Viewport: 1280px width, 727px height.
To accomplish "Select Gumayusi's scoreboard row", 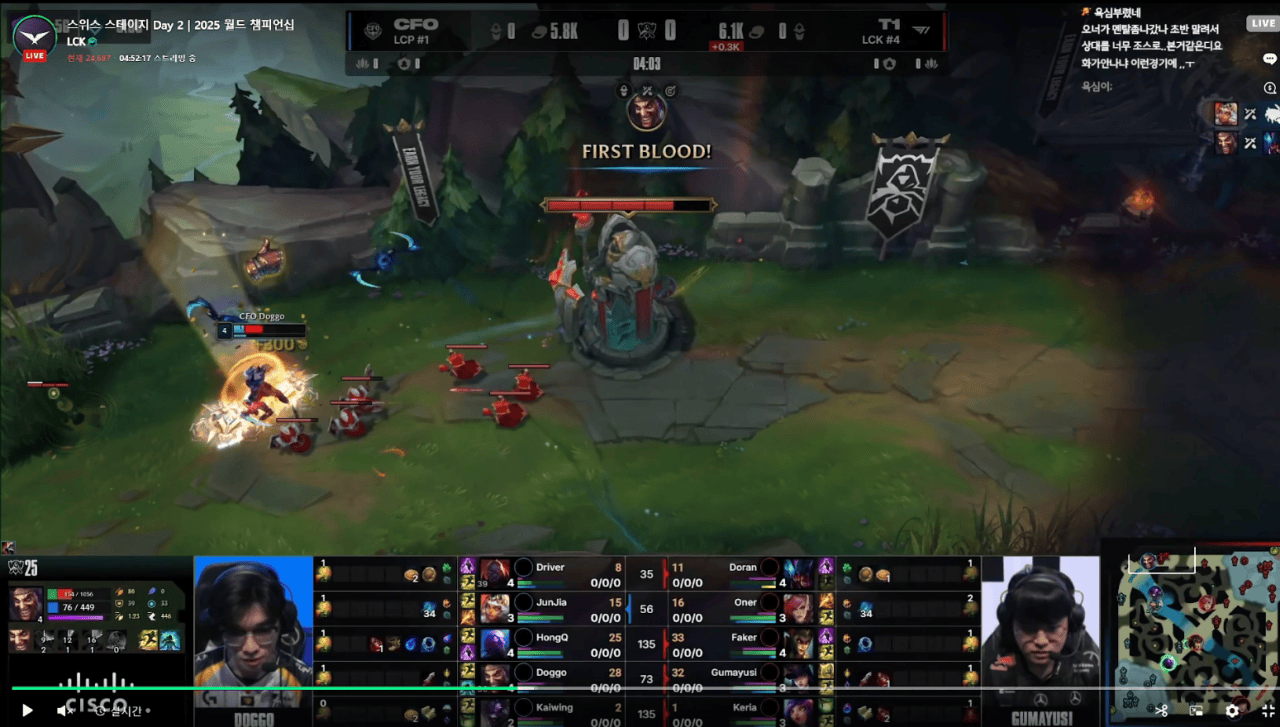I will pos(740,677).
